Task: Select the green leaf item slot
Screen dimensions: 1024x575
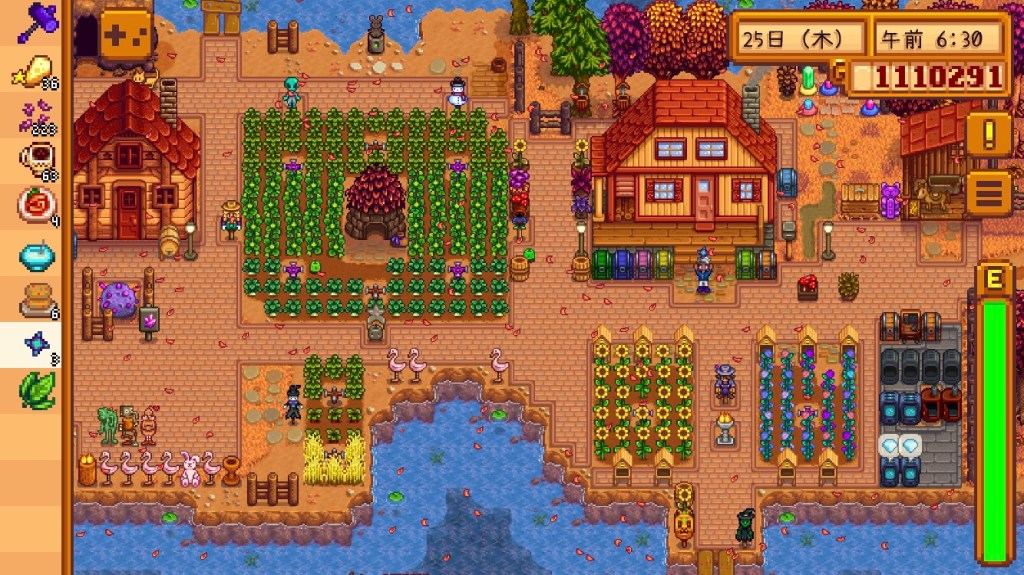Action: 34,390
